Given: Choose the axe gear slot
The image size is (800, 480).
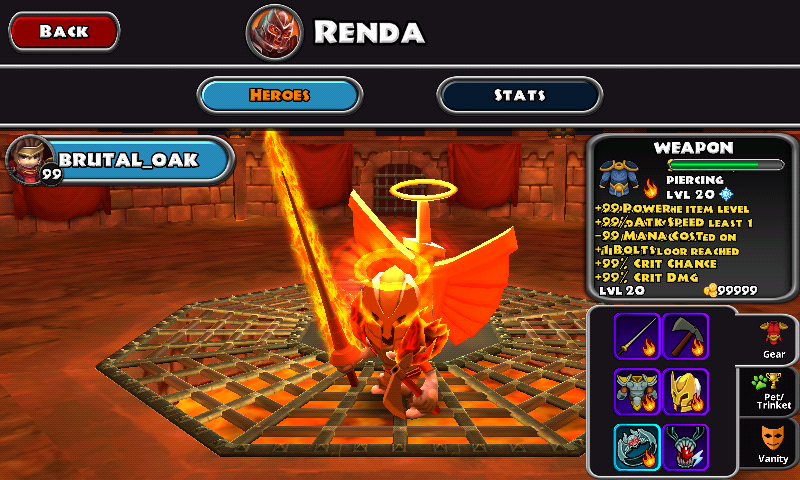Looking at the screenshot, I should (x=685, y=337).
